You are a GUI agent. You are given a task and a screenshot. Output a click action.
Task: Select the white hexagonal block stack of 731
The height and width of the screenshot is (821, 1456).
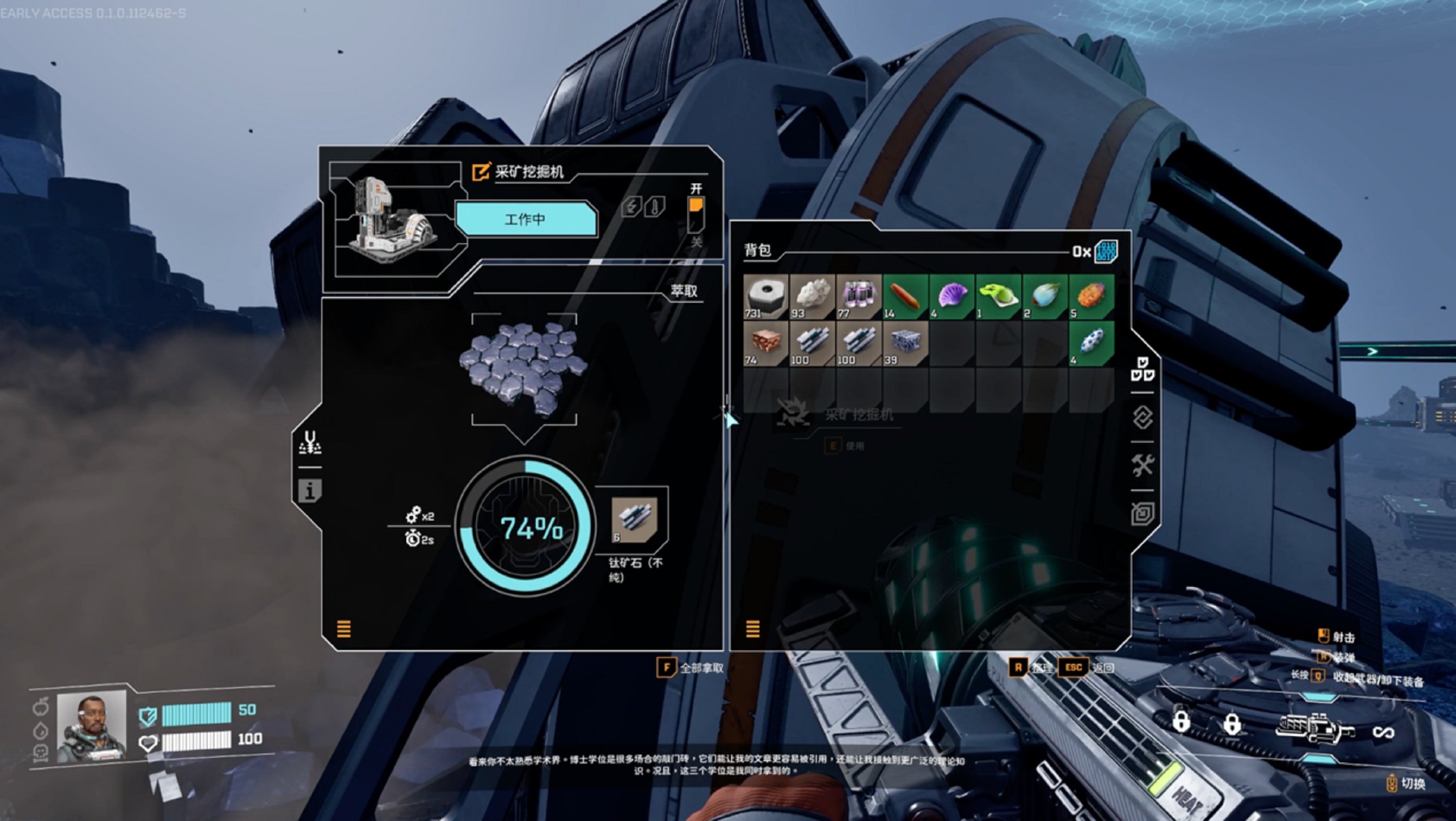point(765,296)
